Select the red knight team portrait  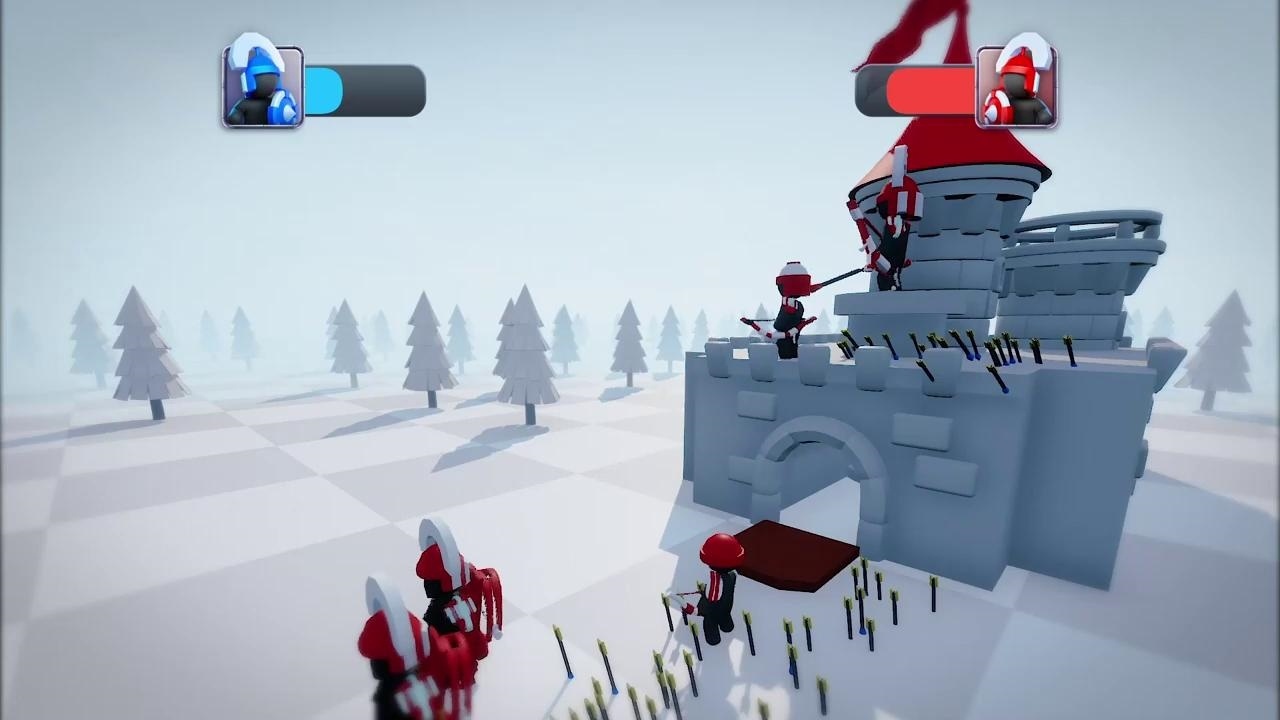click(1016, 87)
